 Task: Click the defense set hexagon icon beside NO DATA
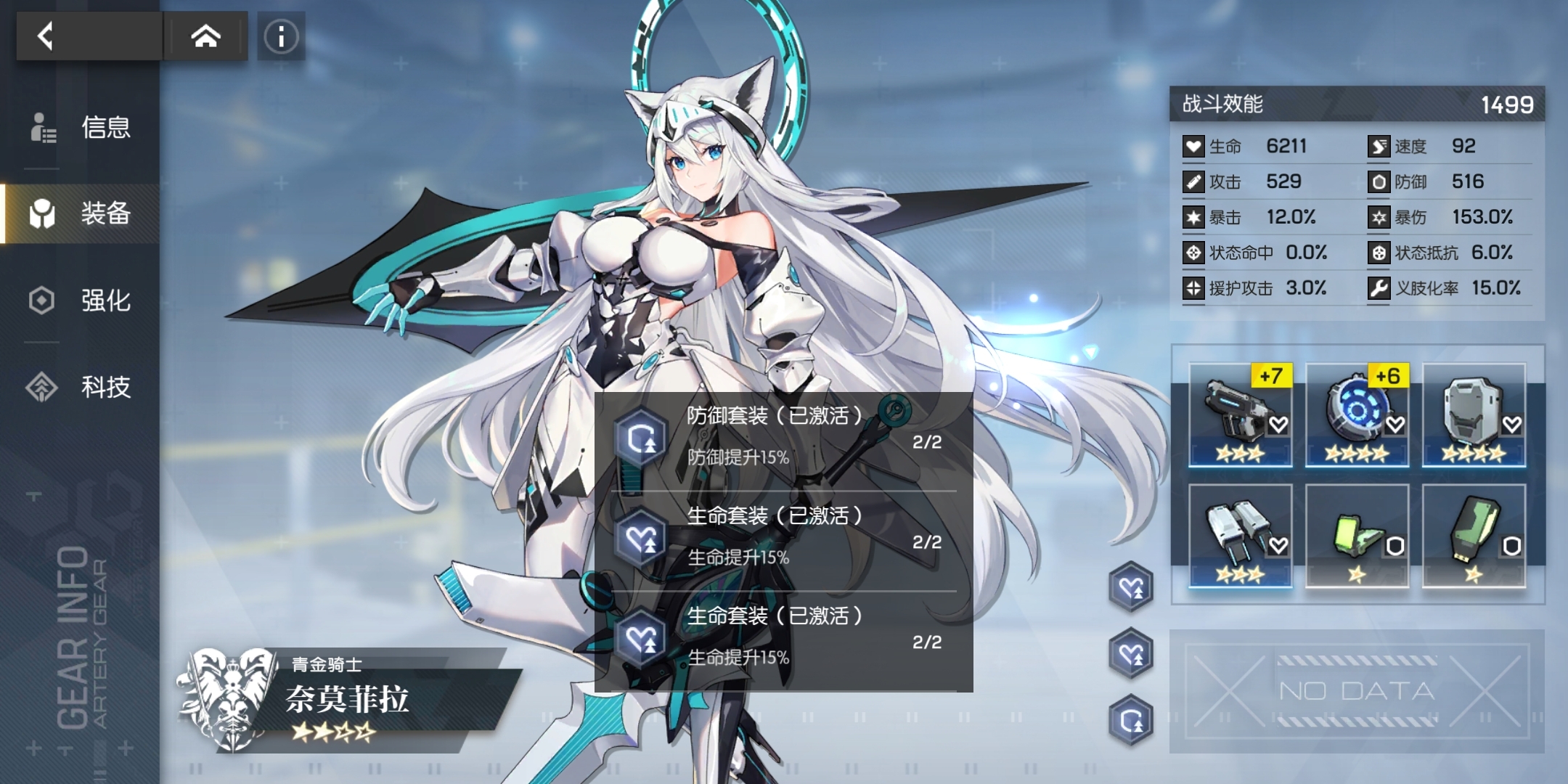pyautogui.click(x=1131, y=720)
